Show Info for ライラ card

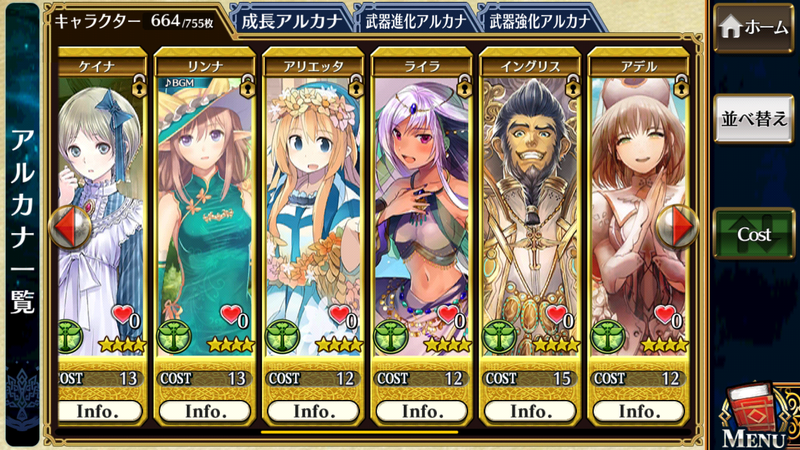pyautogui.click(x=421, y=411)
